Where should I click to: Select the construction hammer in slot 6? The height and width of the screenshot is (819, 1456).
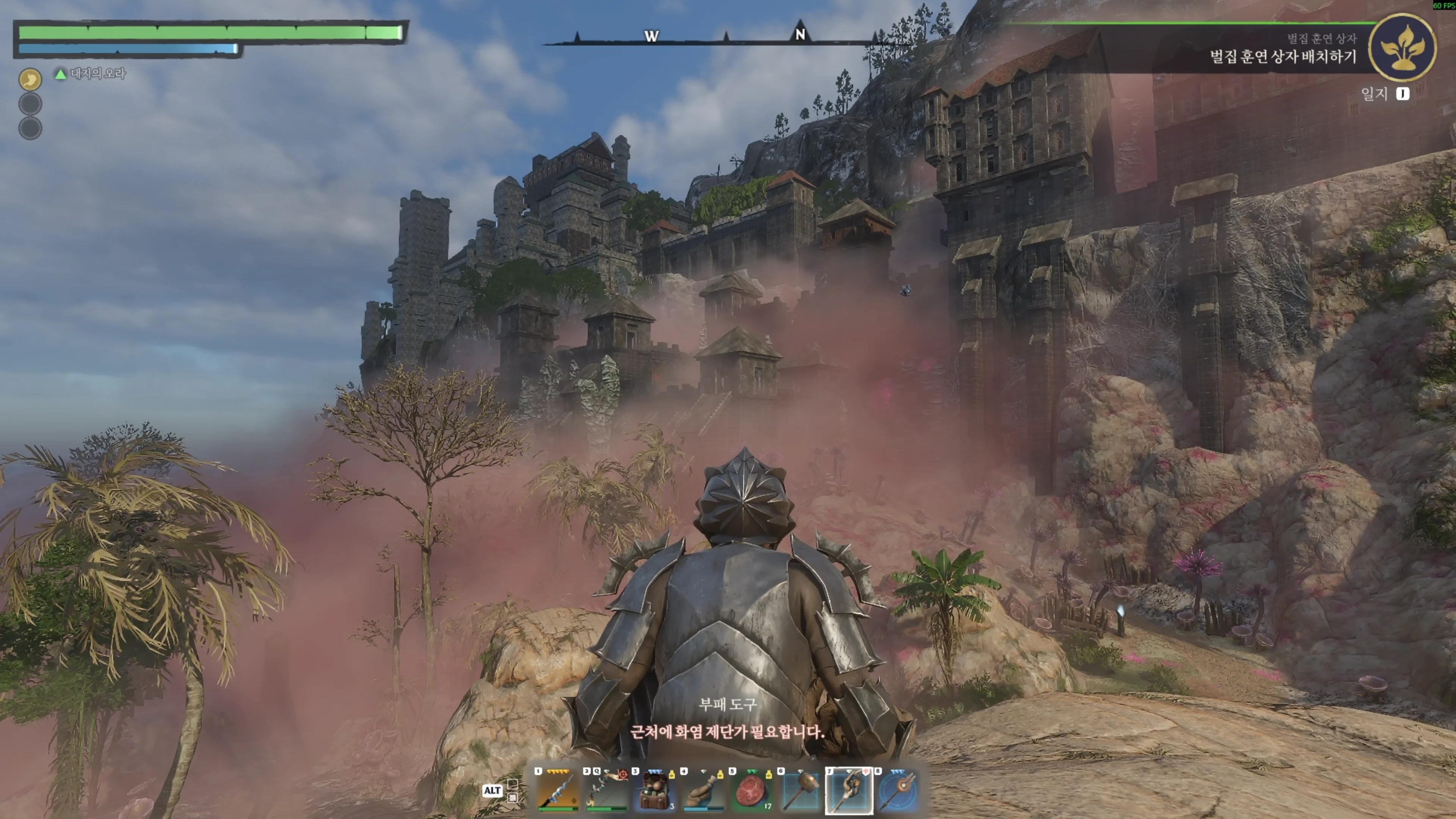[x=800, y=790]
